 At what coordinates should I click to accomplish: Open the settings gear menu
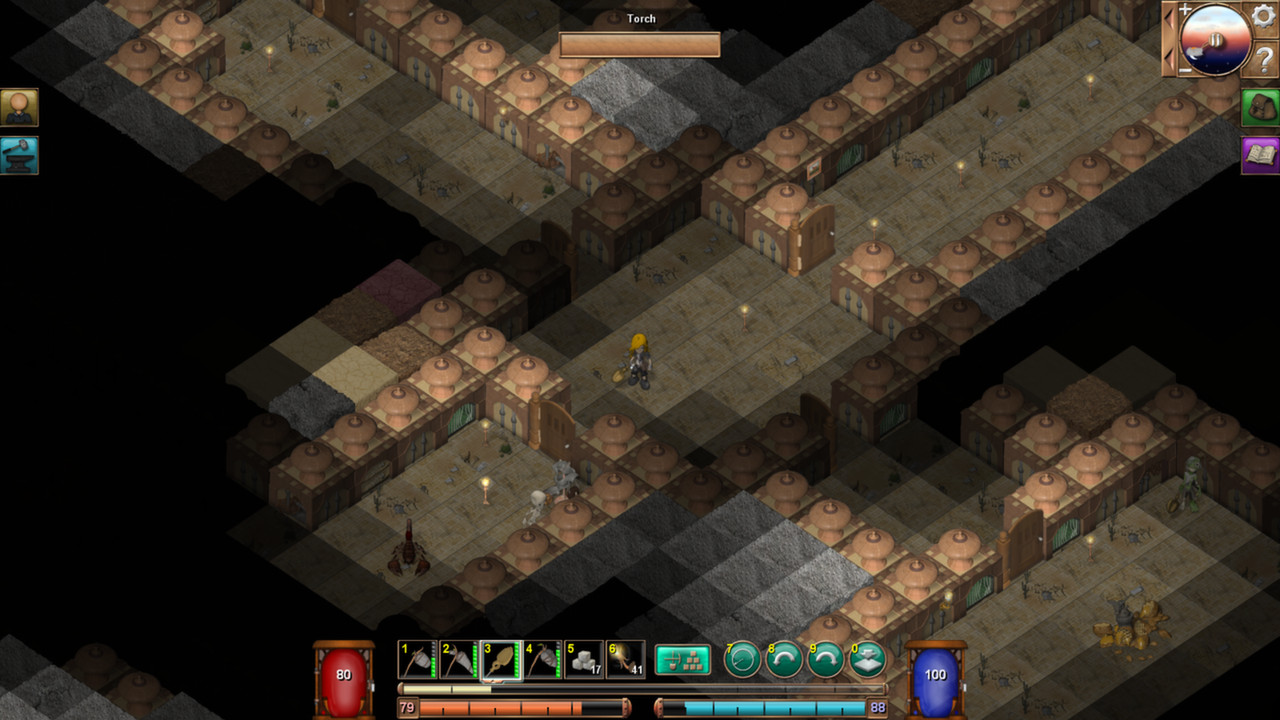click(x=1263, y=17)
